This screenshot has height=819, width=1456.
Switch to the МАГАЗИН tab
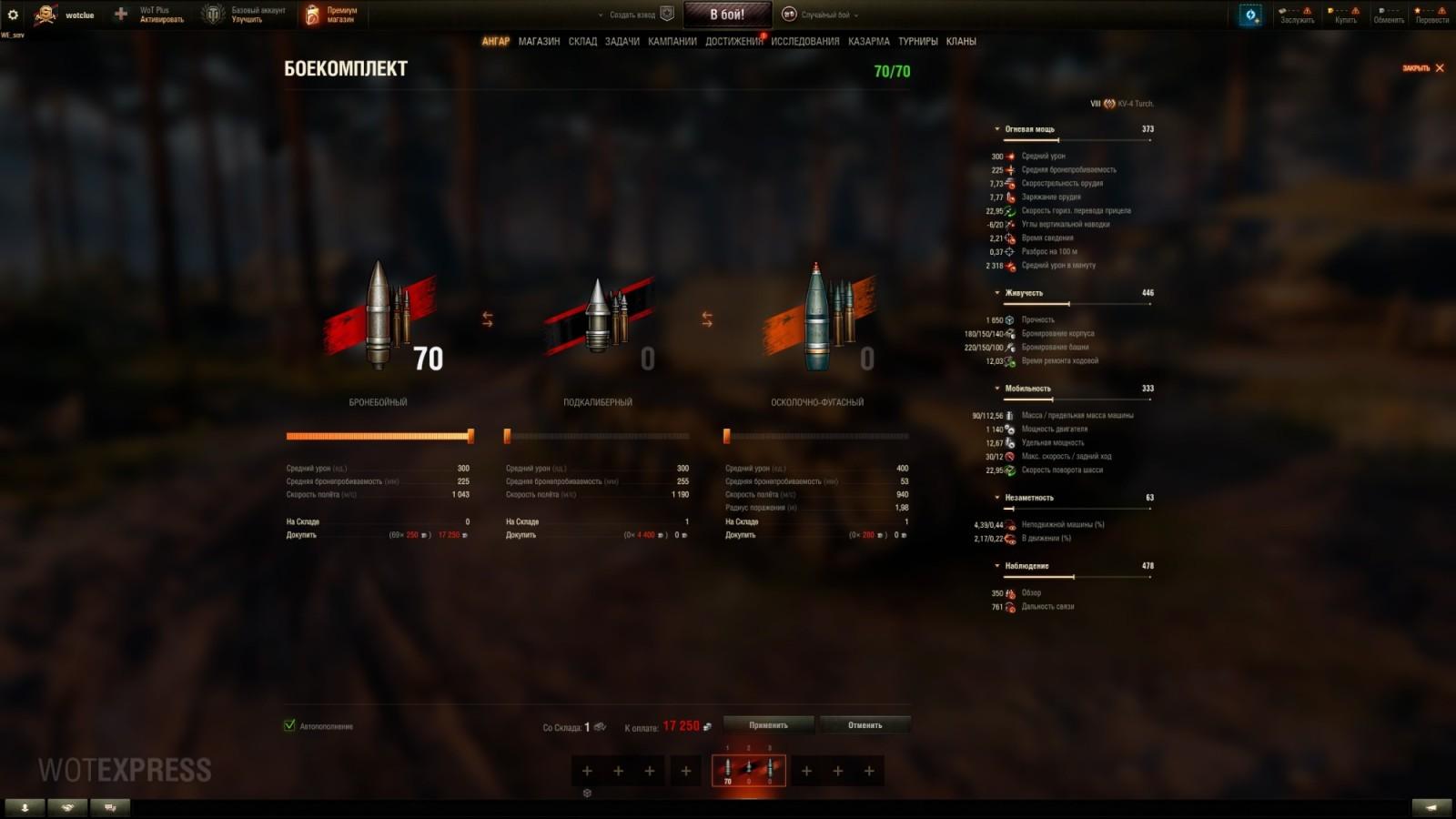pos(540,41)
